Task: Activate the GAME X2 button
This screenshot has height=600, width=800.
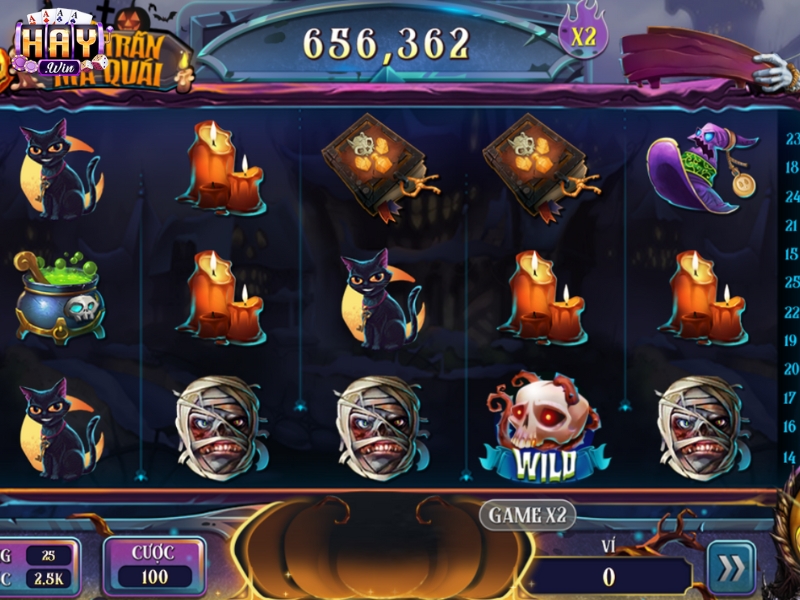Action: (528, 515)
